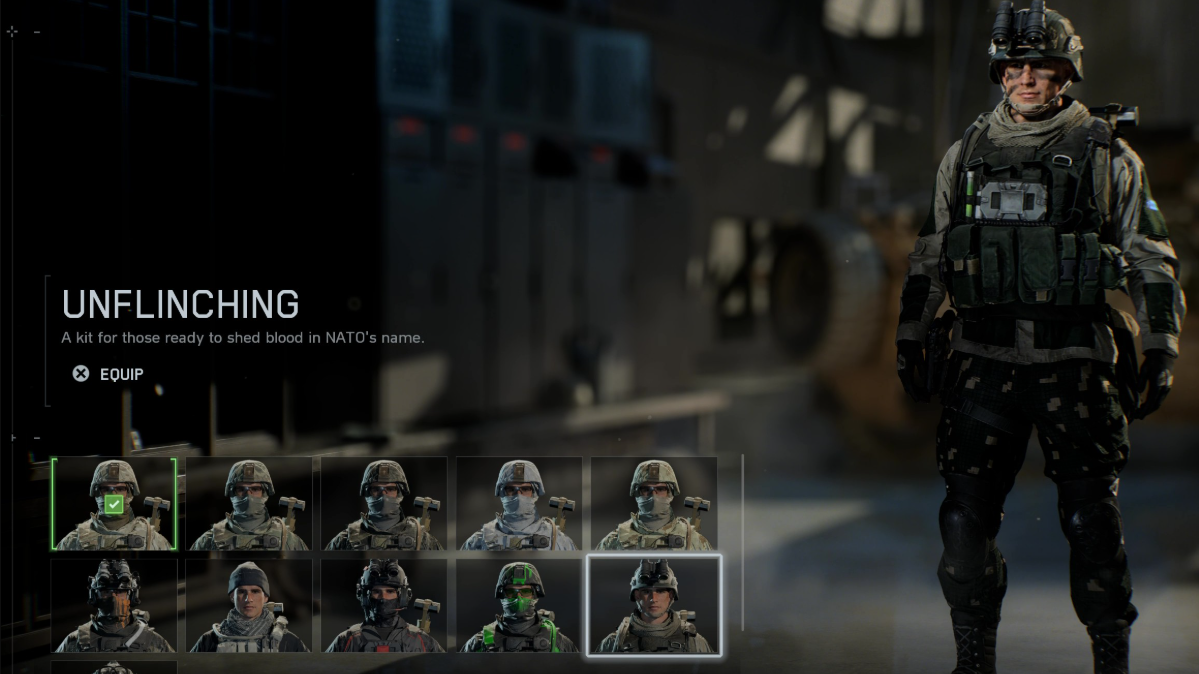Select the skin with orange face mask
Screen dimensions: 1199x674
point(114,605)
